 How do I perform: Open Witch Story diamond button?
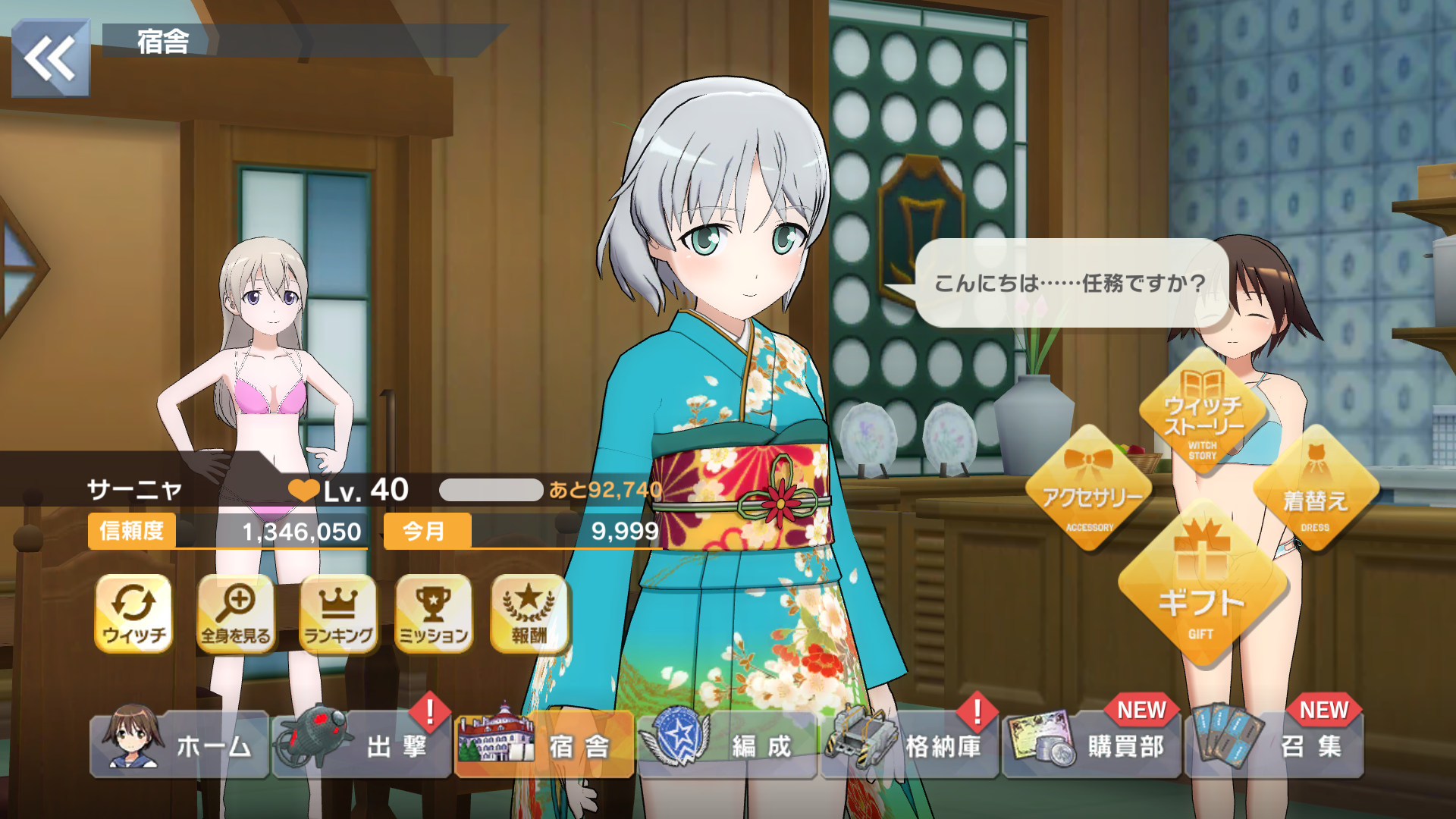coord(1202,413)
